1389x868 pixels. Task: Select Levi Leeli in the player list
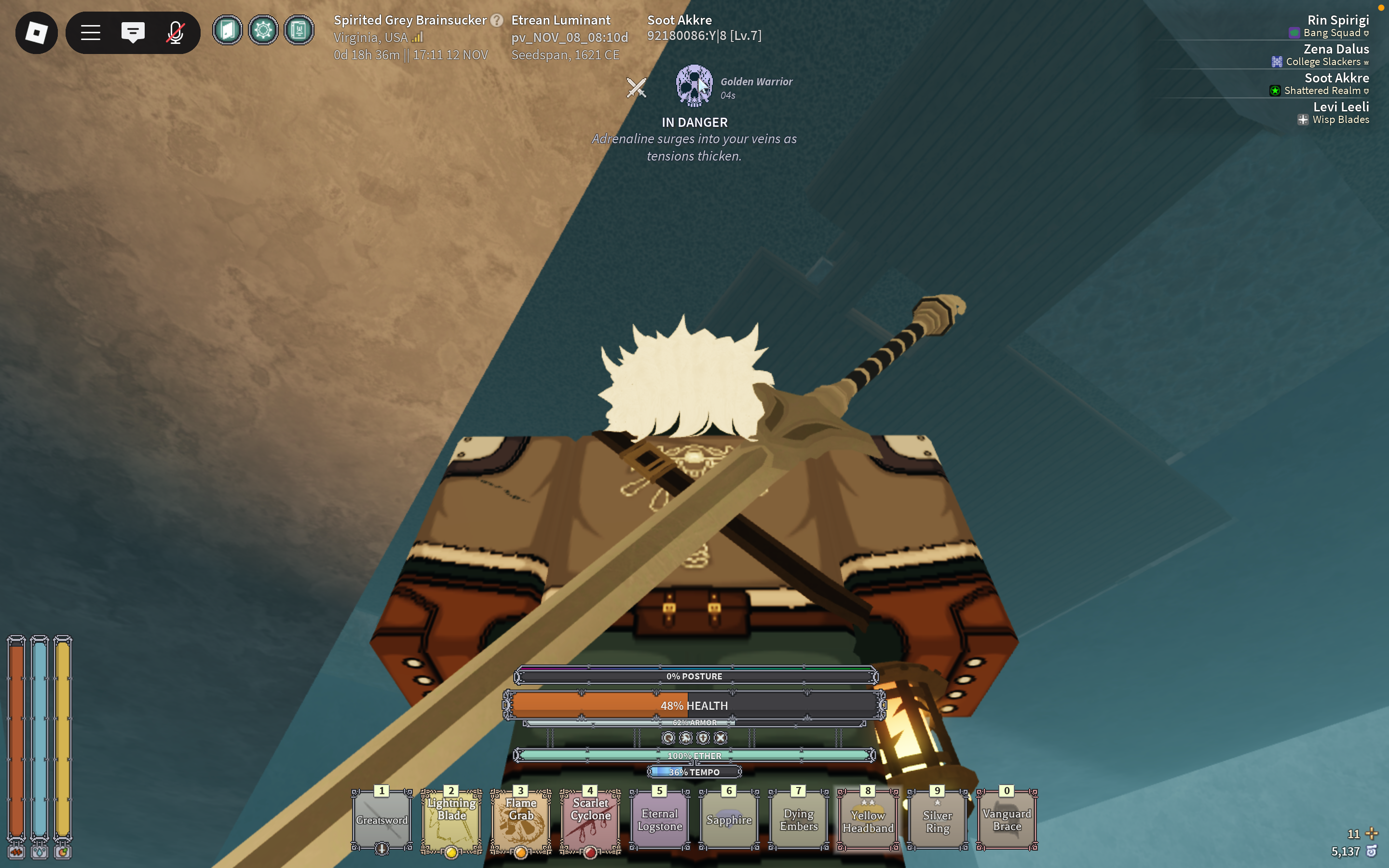[x=1340, y=108]
